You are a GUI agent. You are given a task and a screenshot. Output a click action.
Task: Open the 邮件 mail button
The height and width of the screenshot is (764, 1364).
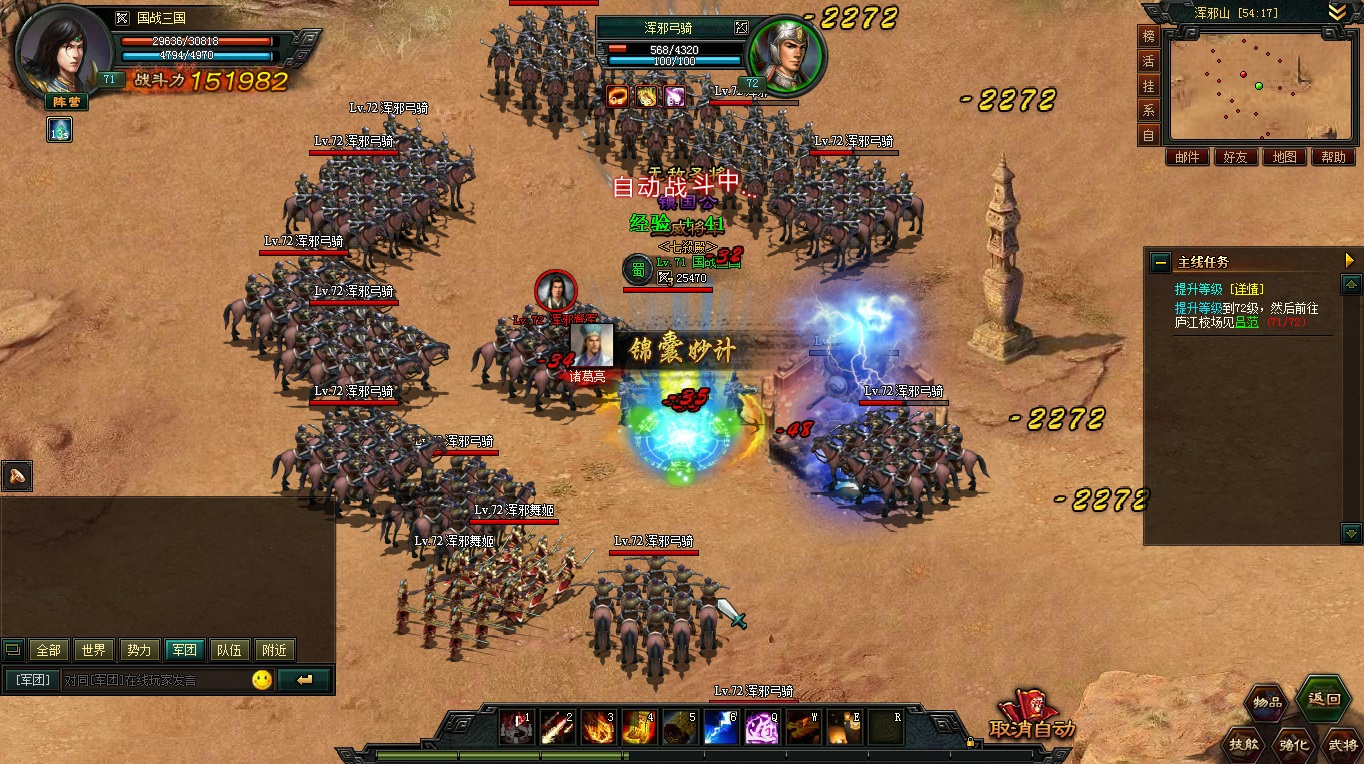(1187, 157)
